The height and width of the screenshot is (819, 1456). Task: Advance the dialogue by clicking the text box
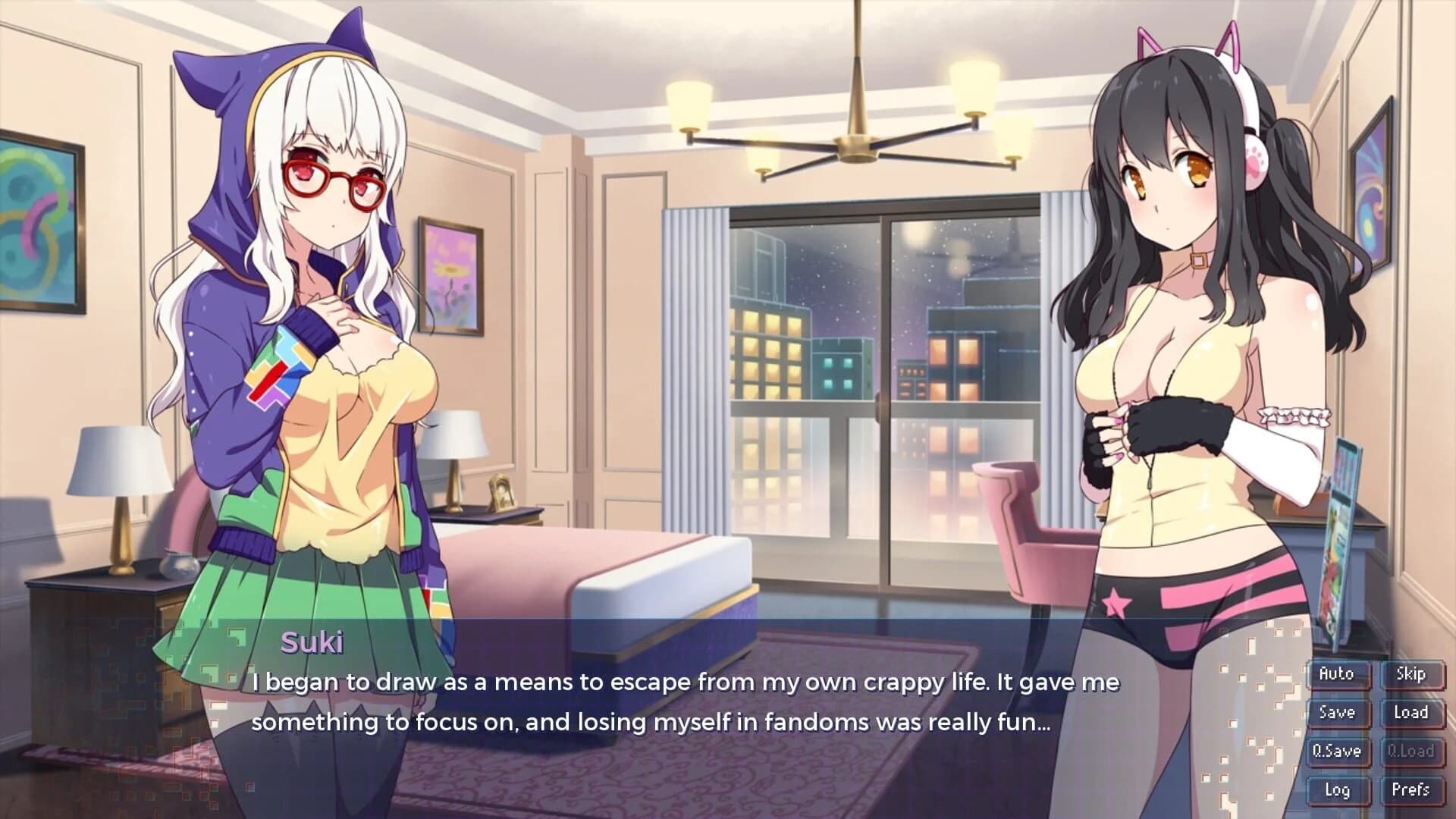(x=682, y=705)
